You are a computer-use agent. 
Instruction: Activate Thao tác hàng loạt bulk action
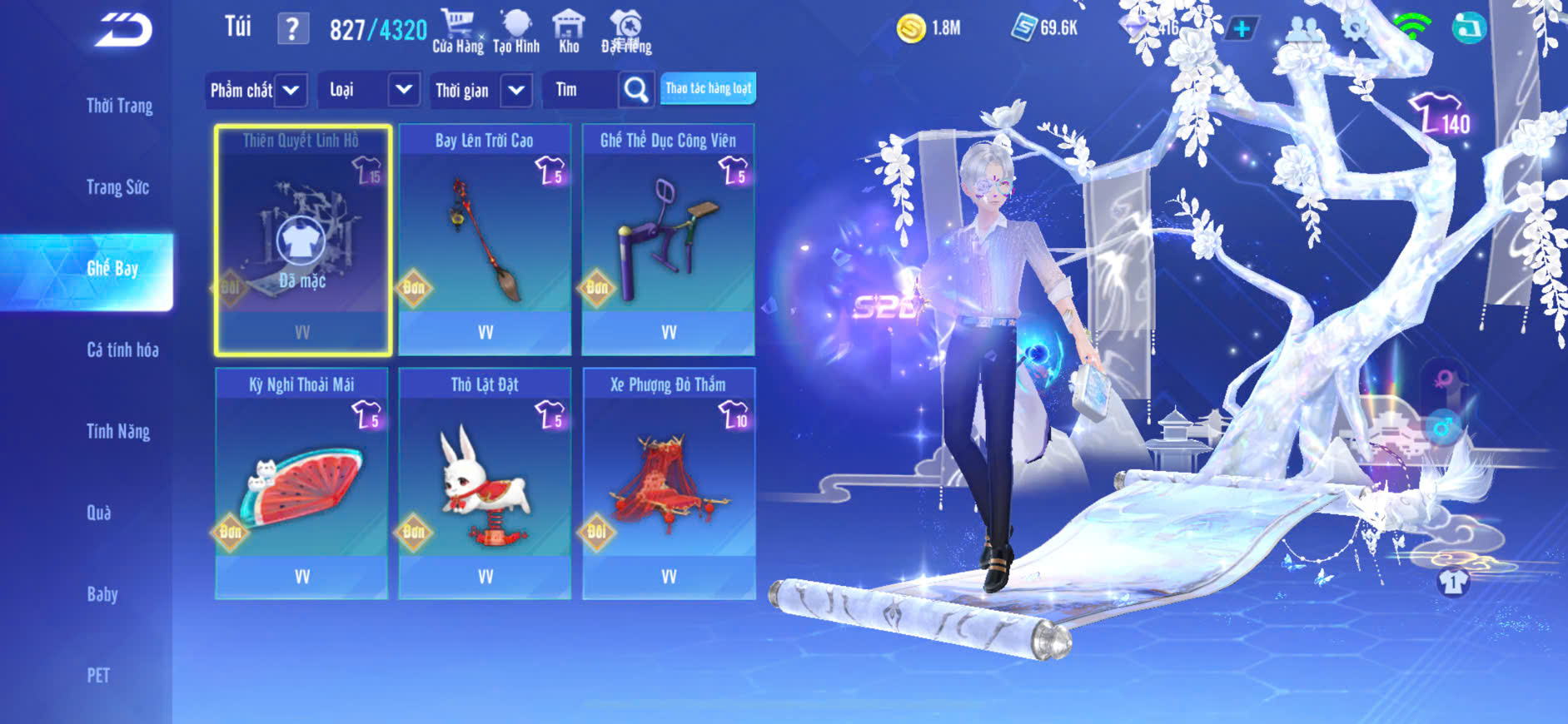(x=708, y=88)
